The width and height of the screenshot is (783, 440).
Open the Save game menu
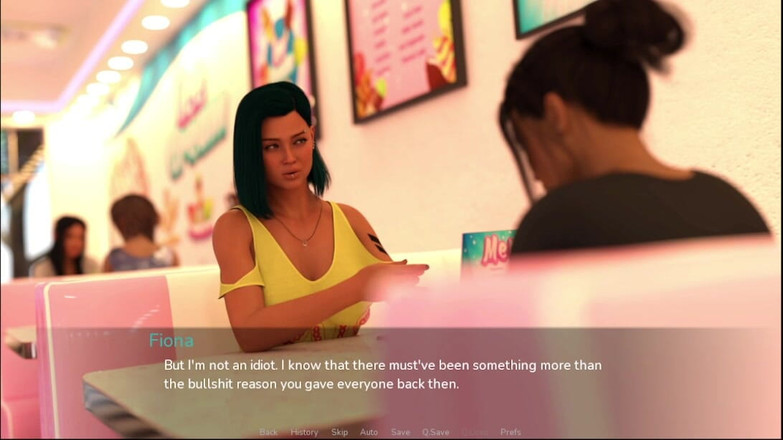click(400, 432)
